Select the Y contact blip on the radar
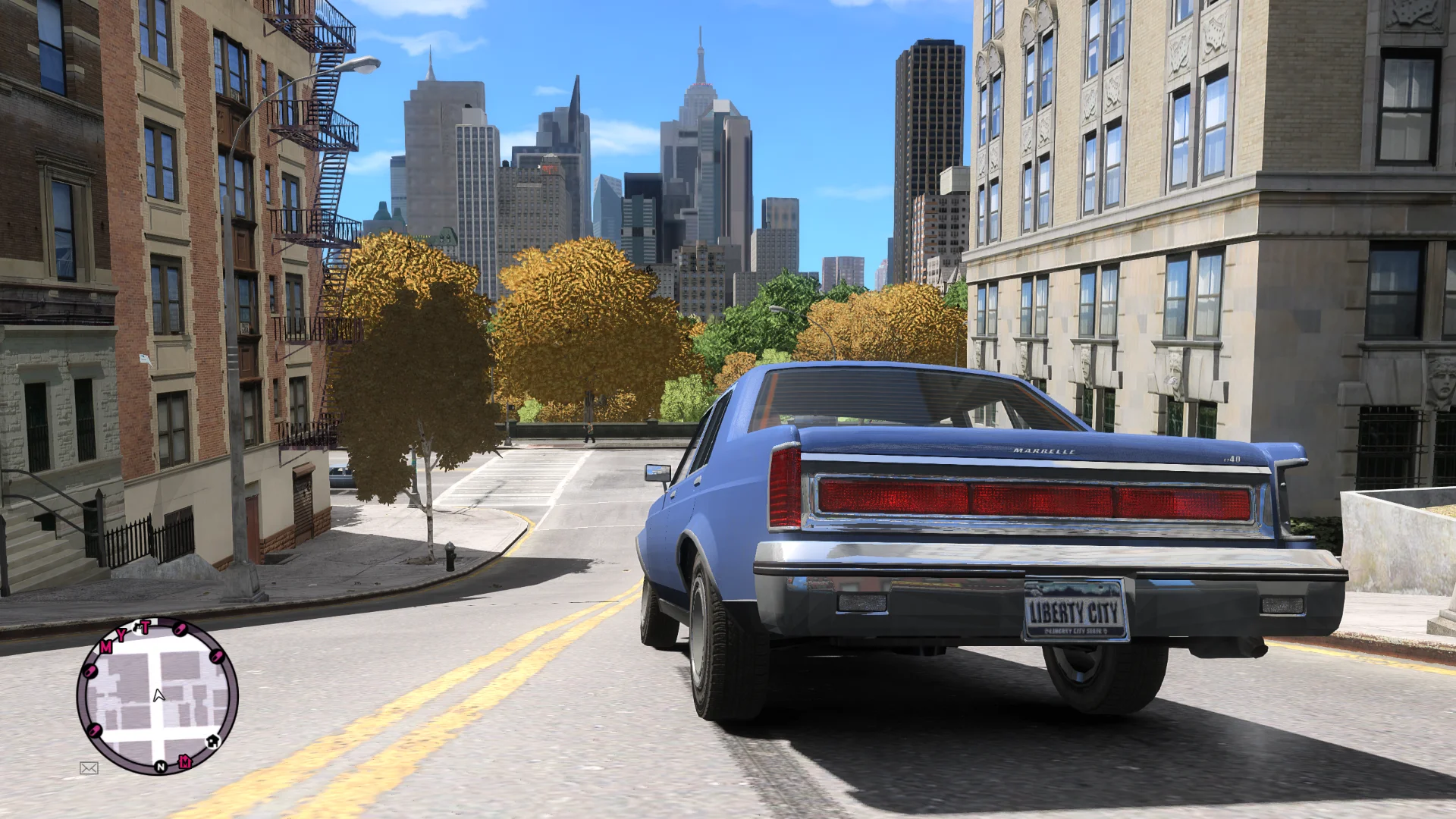The image size is (1456, 819). [x=121, y=635]
